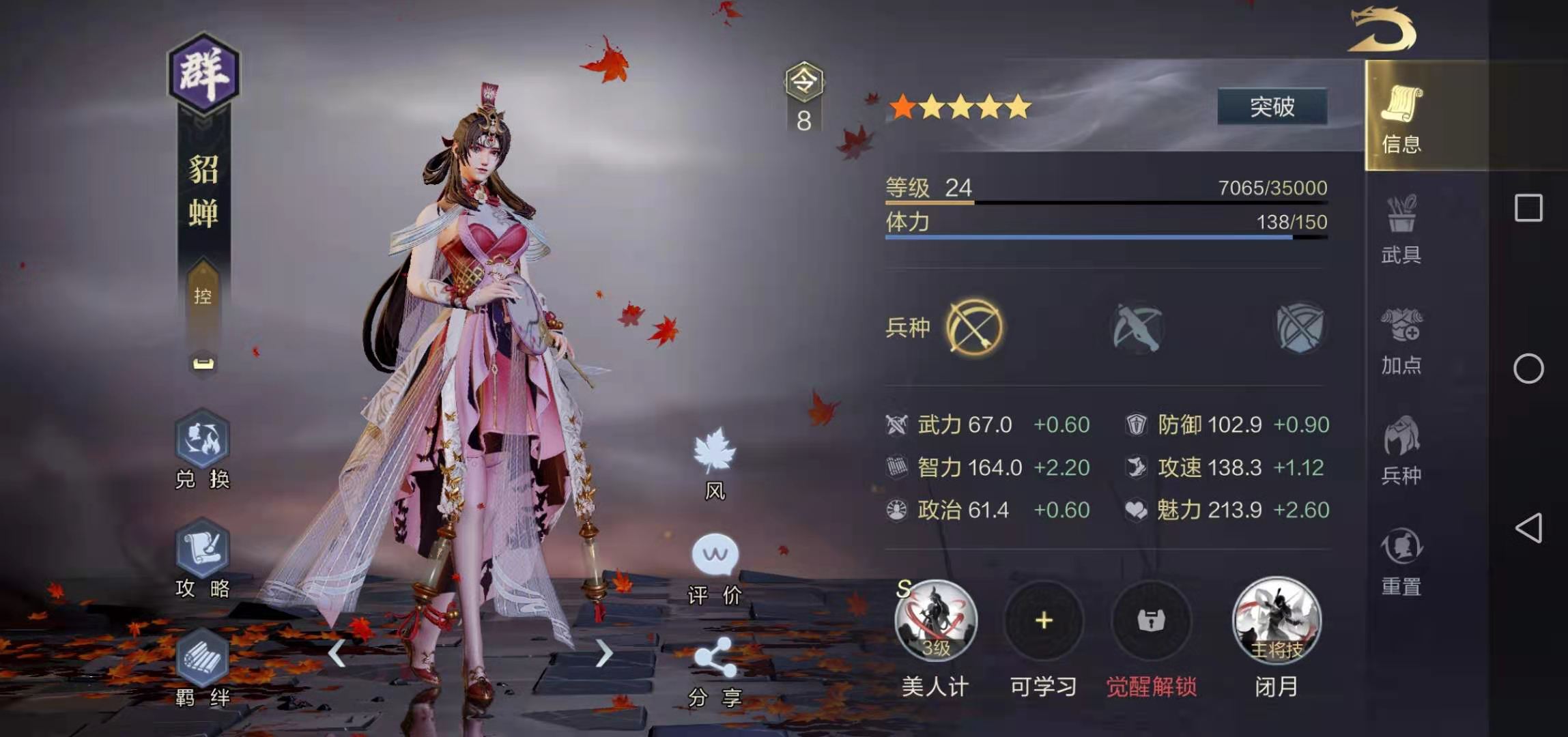Switch to the 兵种 troop type tab
This screenshot has height=737, width=1568.
[x=1401, y=450]
